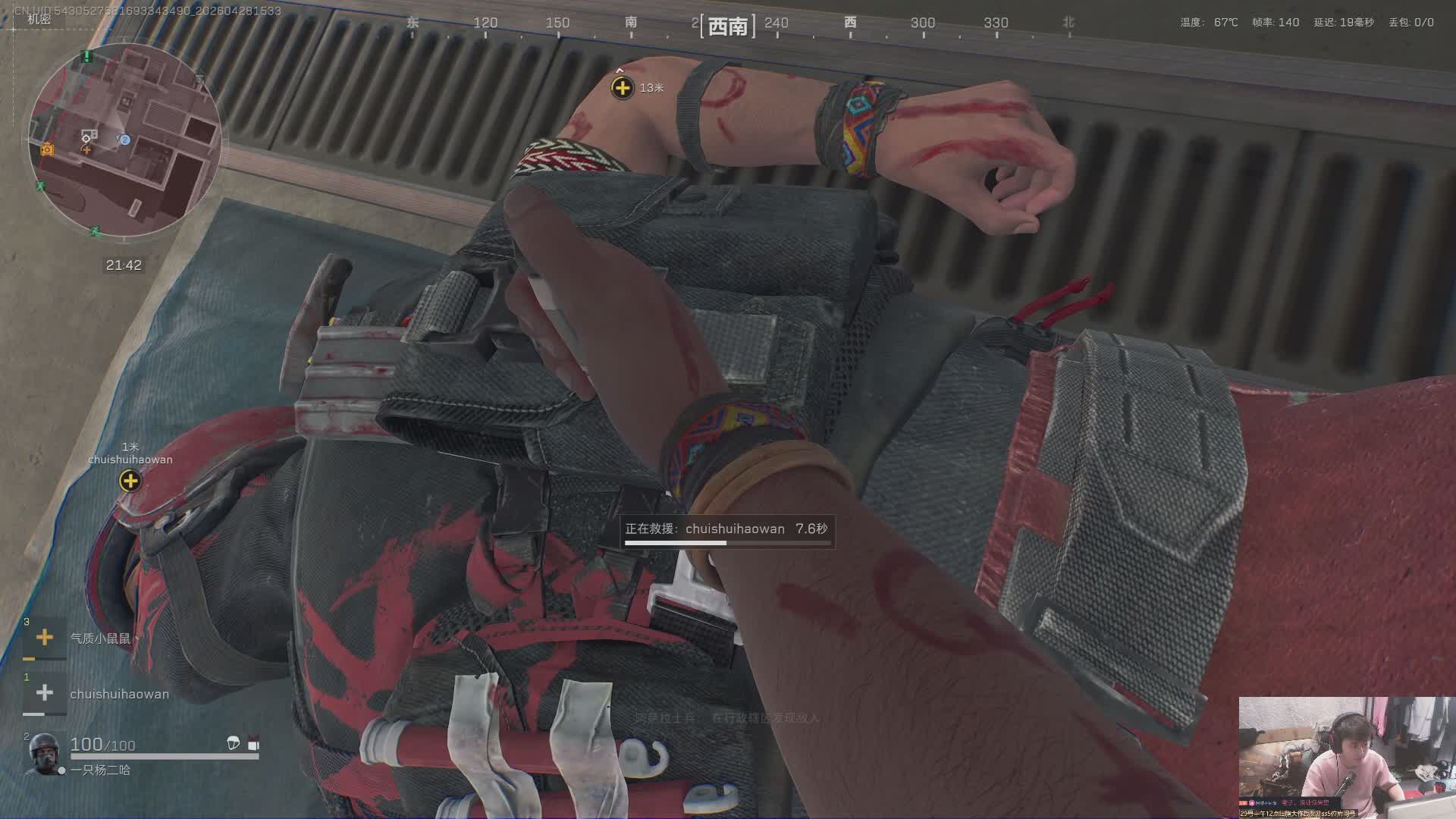The image size is (1456, 819).
Task: Click the streamer webcam overlay
Action: tap(1346, 757)
